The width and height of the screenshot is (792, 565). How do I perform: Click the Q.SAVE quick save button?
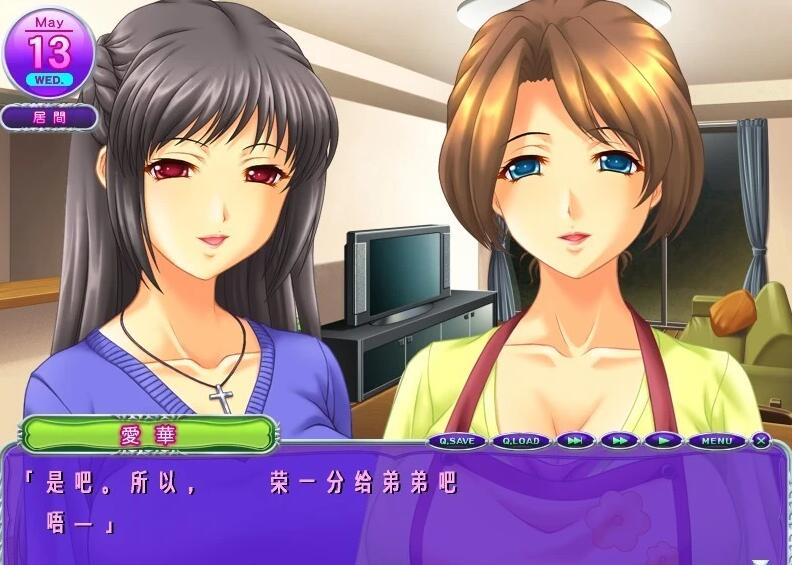pos(458,440)
